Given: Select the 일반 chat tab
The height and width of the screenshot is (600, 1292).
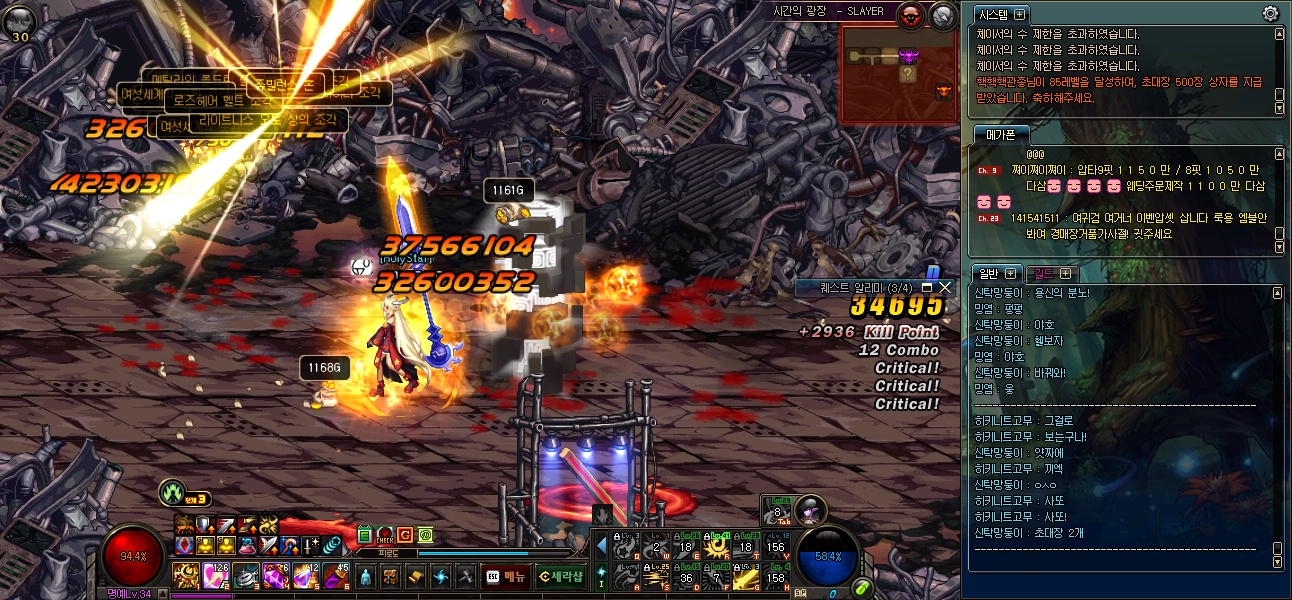Looking at the screenshot, I should tap(988, 273).
